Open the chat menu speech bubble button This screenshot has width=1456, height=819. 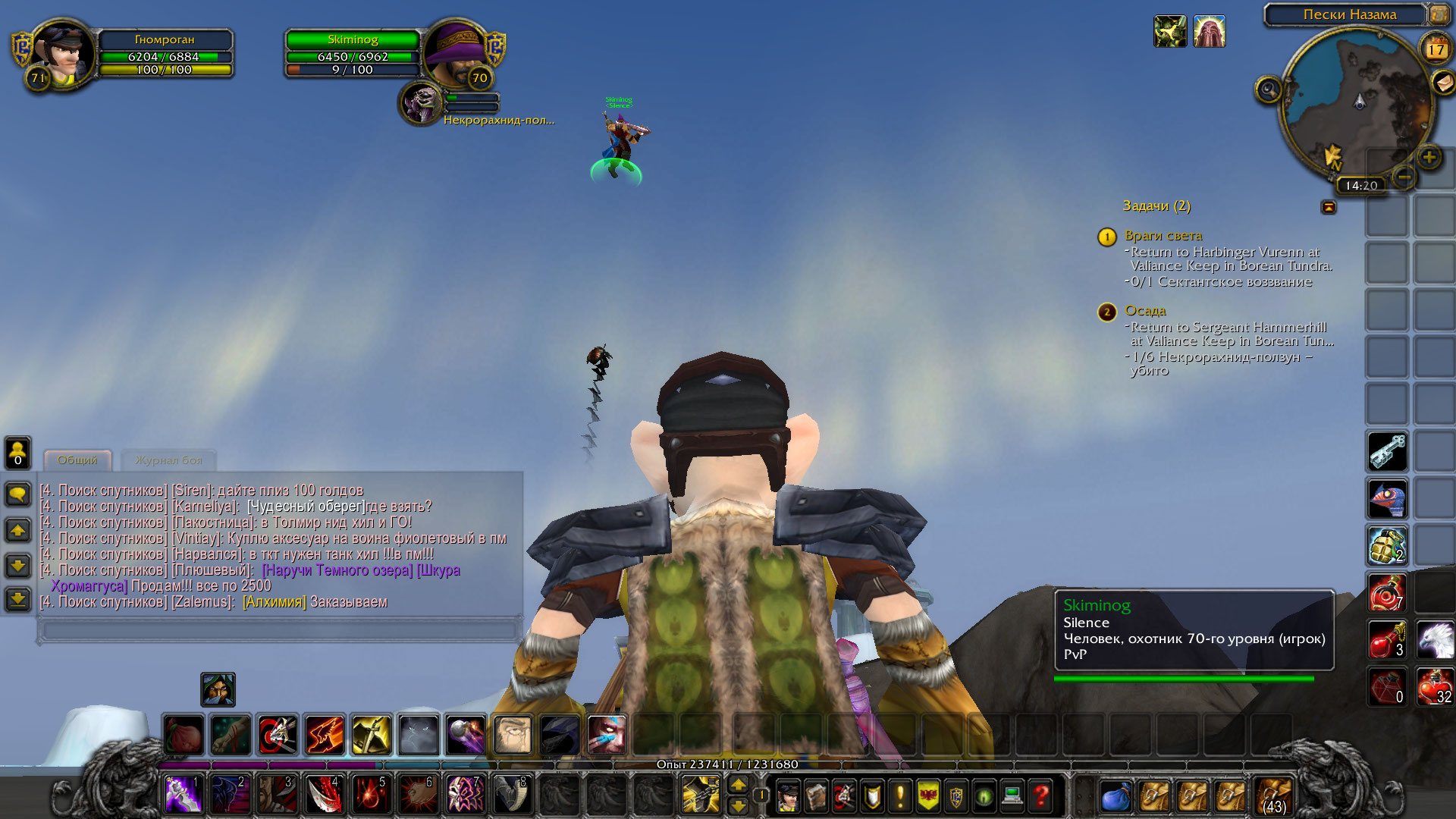tap(18, 494)
